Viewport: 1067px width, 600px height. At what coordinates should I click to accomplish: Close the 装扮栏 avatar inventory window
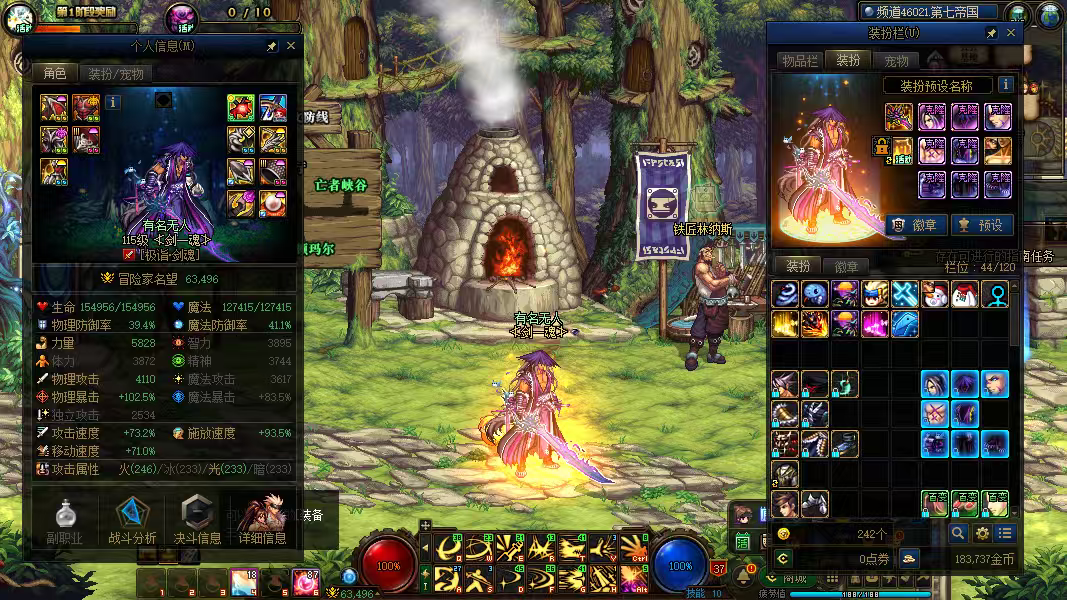(x=1010, y=33)
